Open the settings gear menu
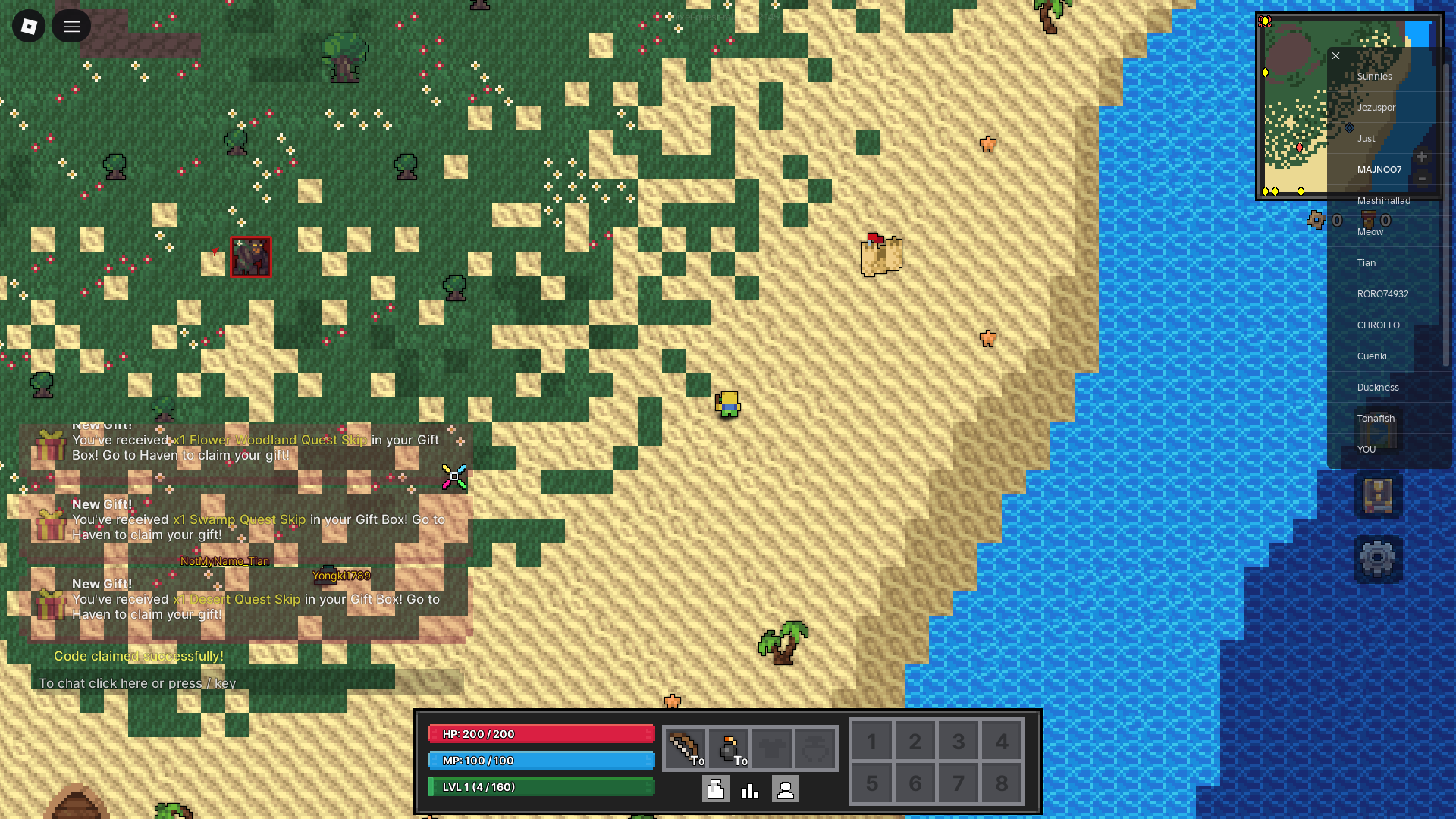The height and width of the screenshot is (819, 1456). point(1378,557)
